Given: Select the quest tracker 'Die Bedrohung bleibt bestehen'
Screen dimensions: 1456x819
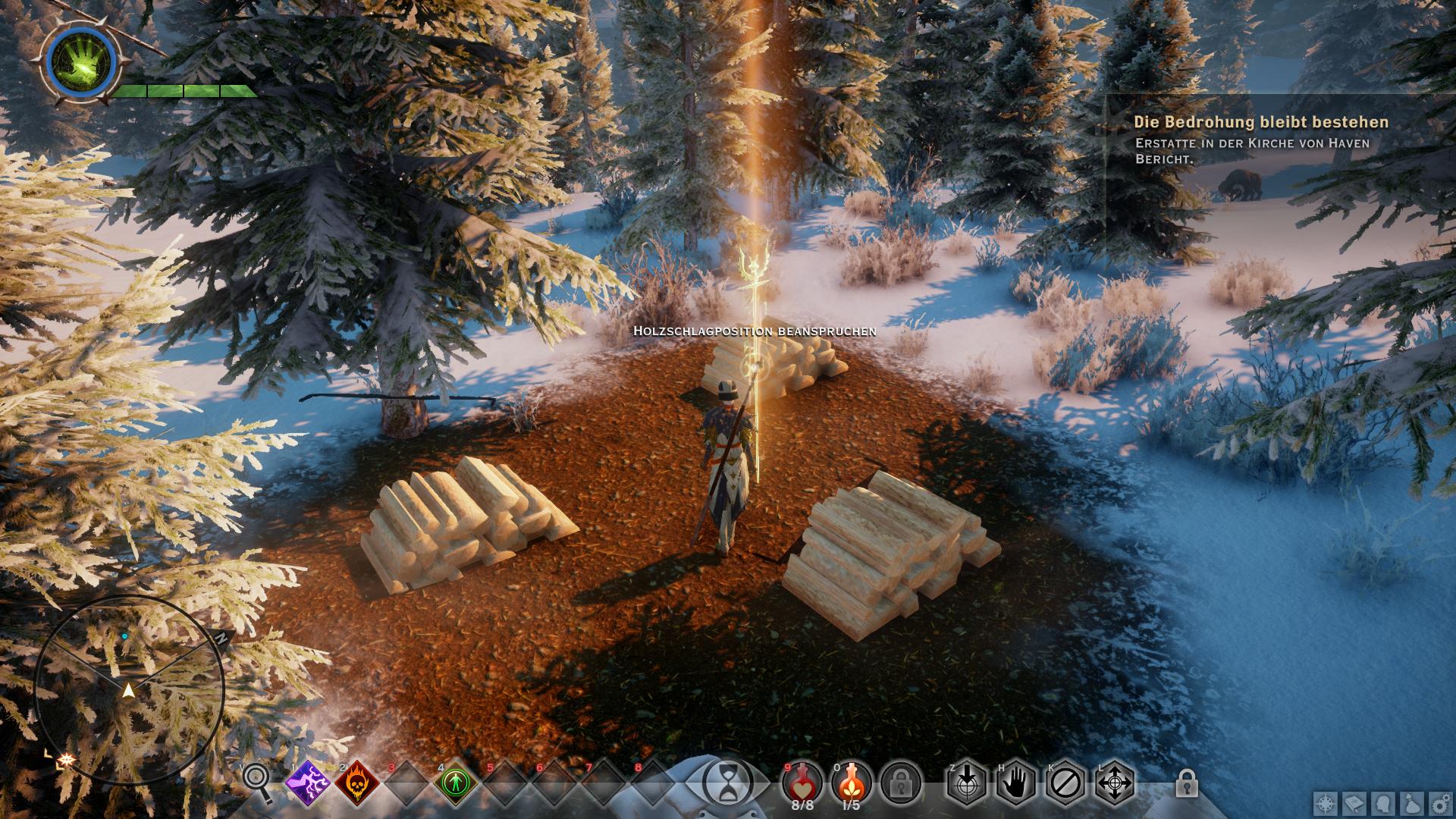Looking at the screenshot, I should (x=1261, y=122).
